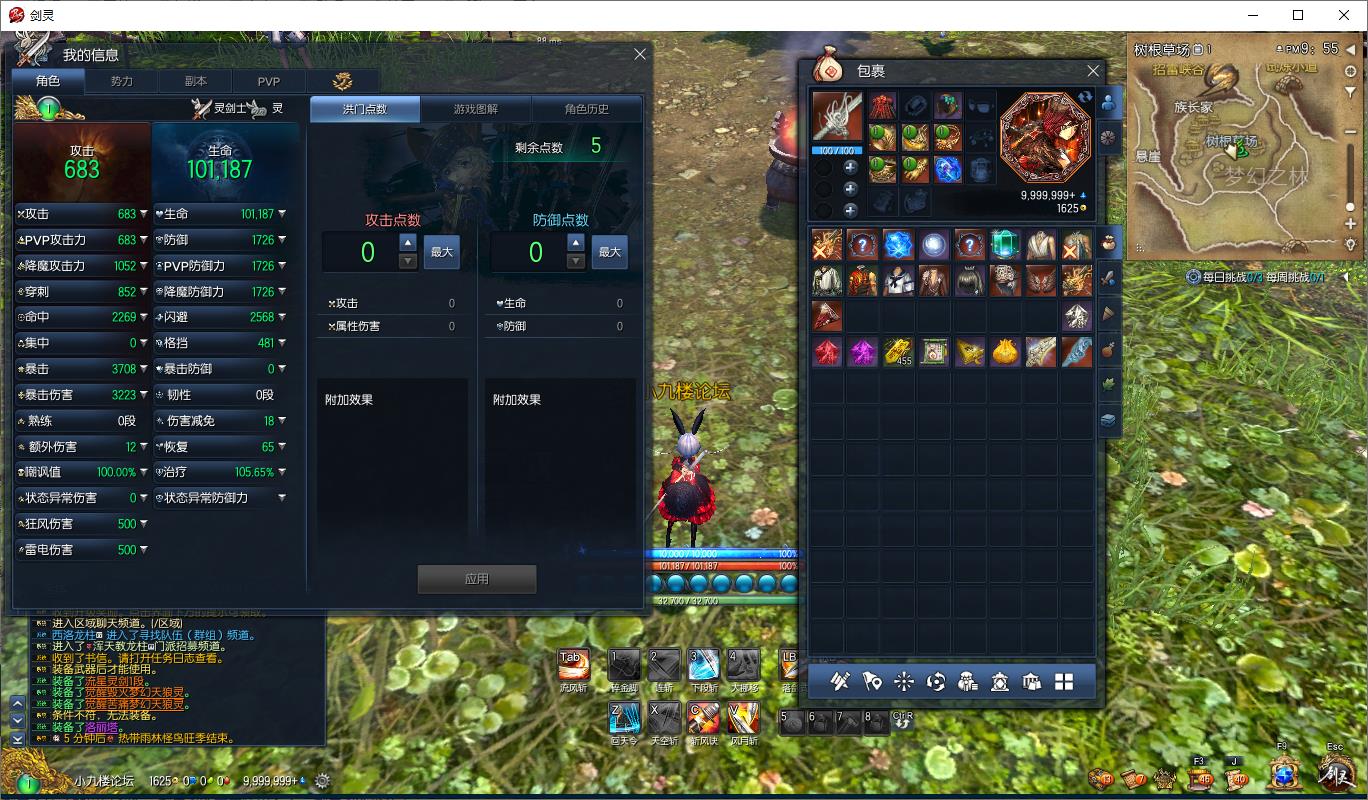
Task: Select the repair tools icon in inventory toolbar
Action: coord(840,681)
